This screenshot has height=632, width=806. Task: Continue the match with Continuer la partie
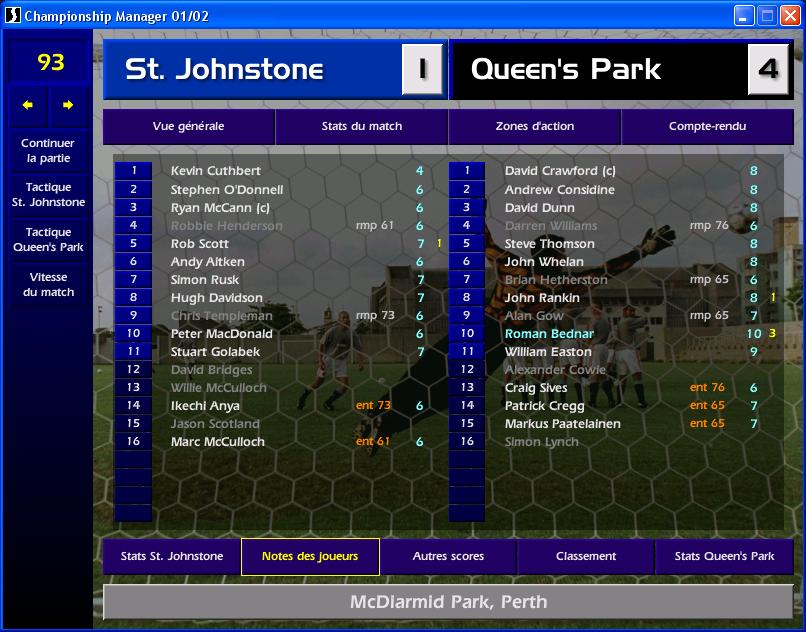click(50, 150)
